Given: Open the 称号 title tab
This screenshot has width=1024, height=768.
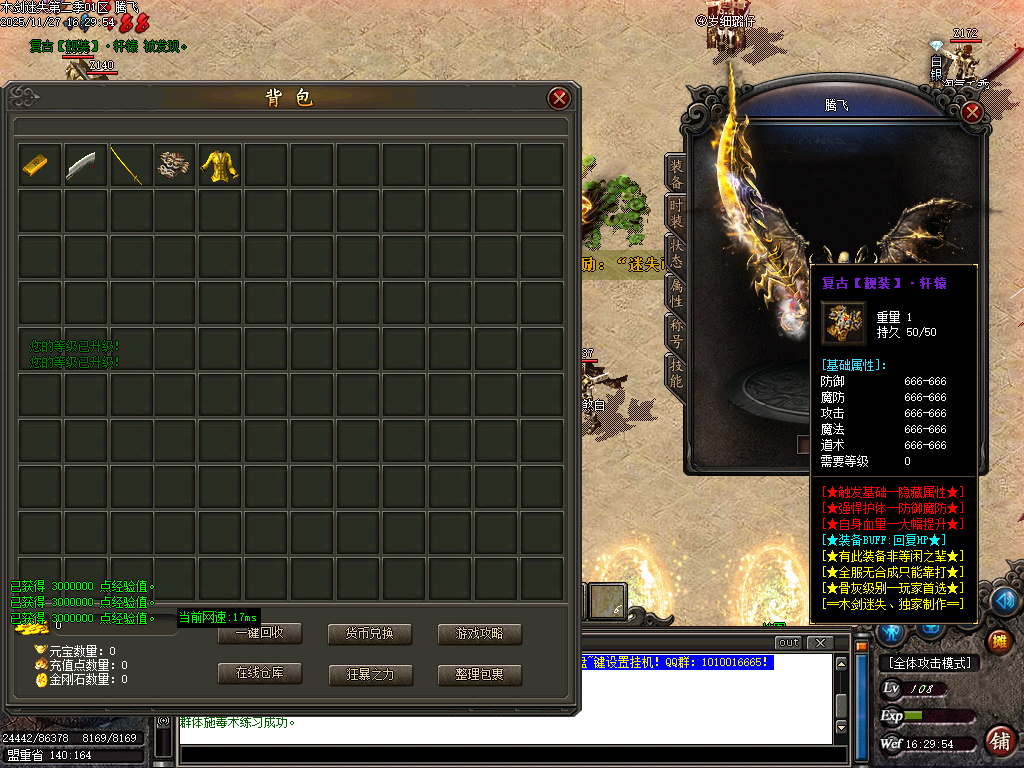Looking at the screenshot, I should (x=677, y=331).
